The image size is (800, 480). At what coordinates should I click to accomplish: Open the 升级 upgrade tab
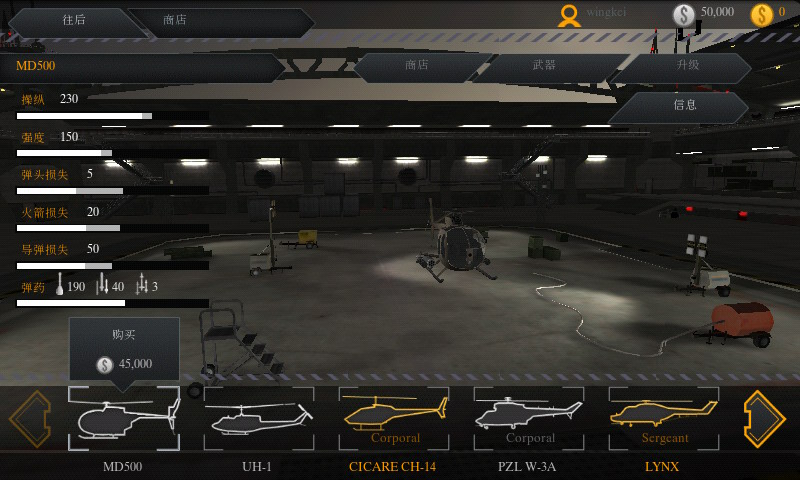688,66
